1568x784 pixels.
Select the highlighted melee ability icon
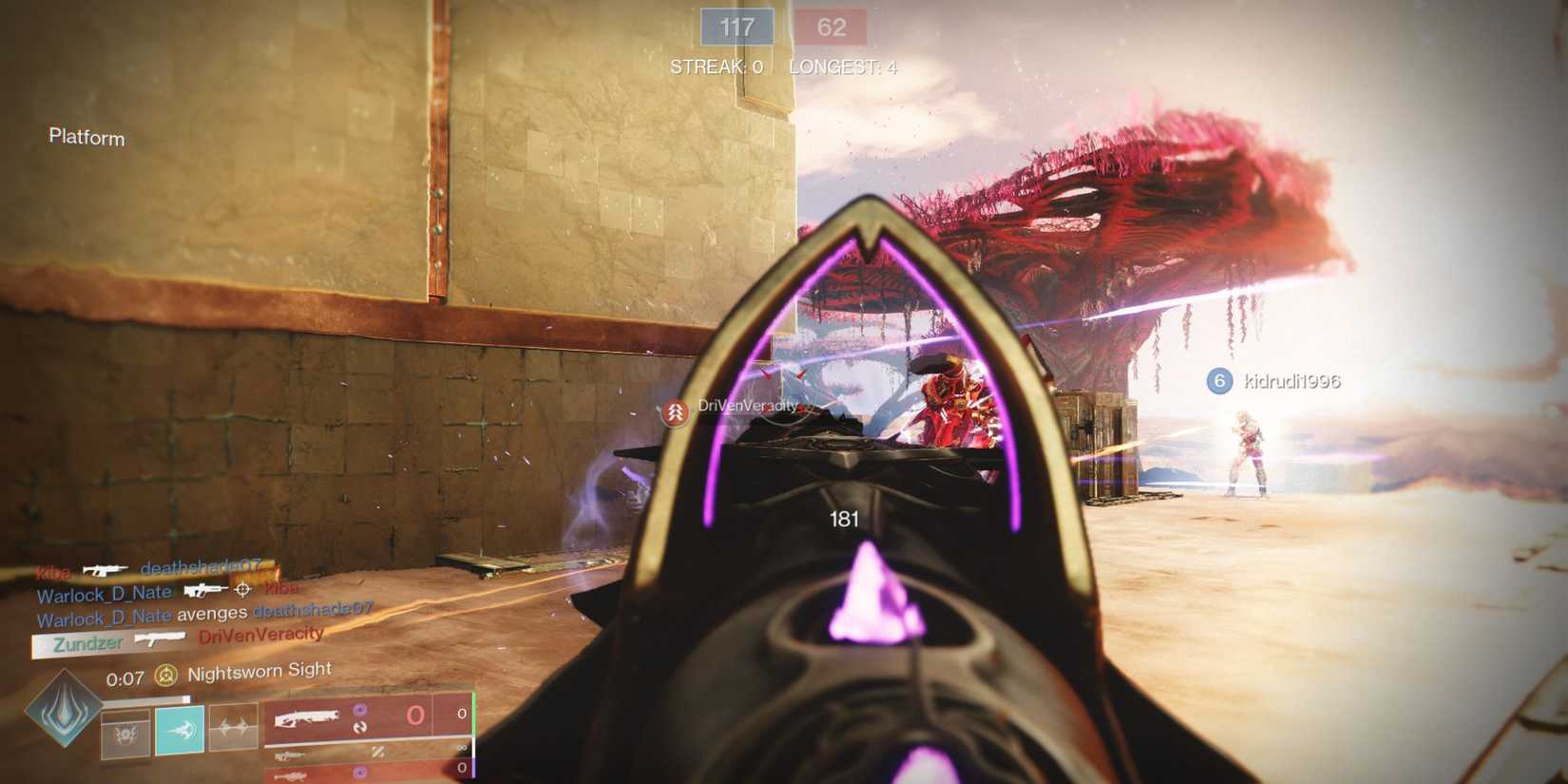(x=179, y=731)
